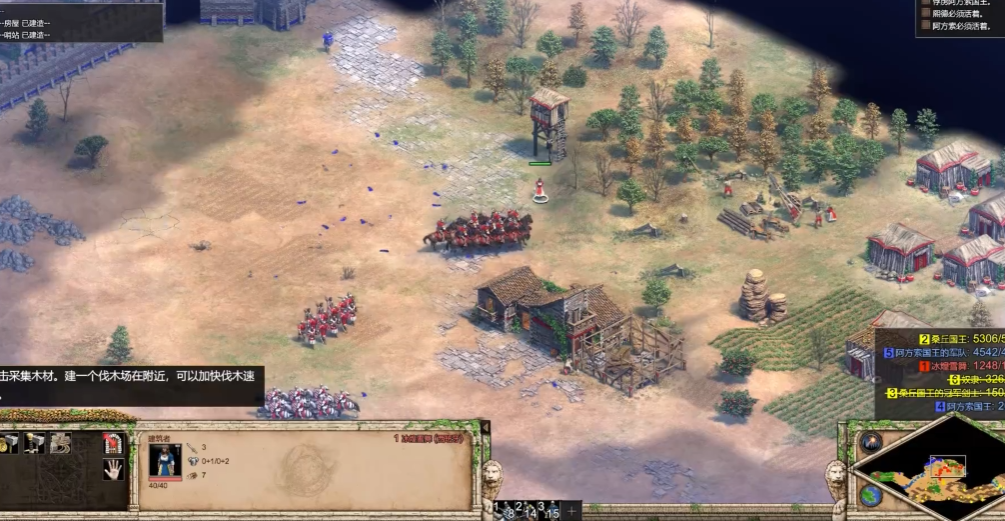
Task: Open the sword military-buildings build command
Action: [x=35, y=443]
